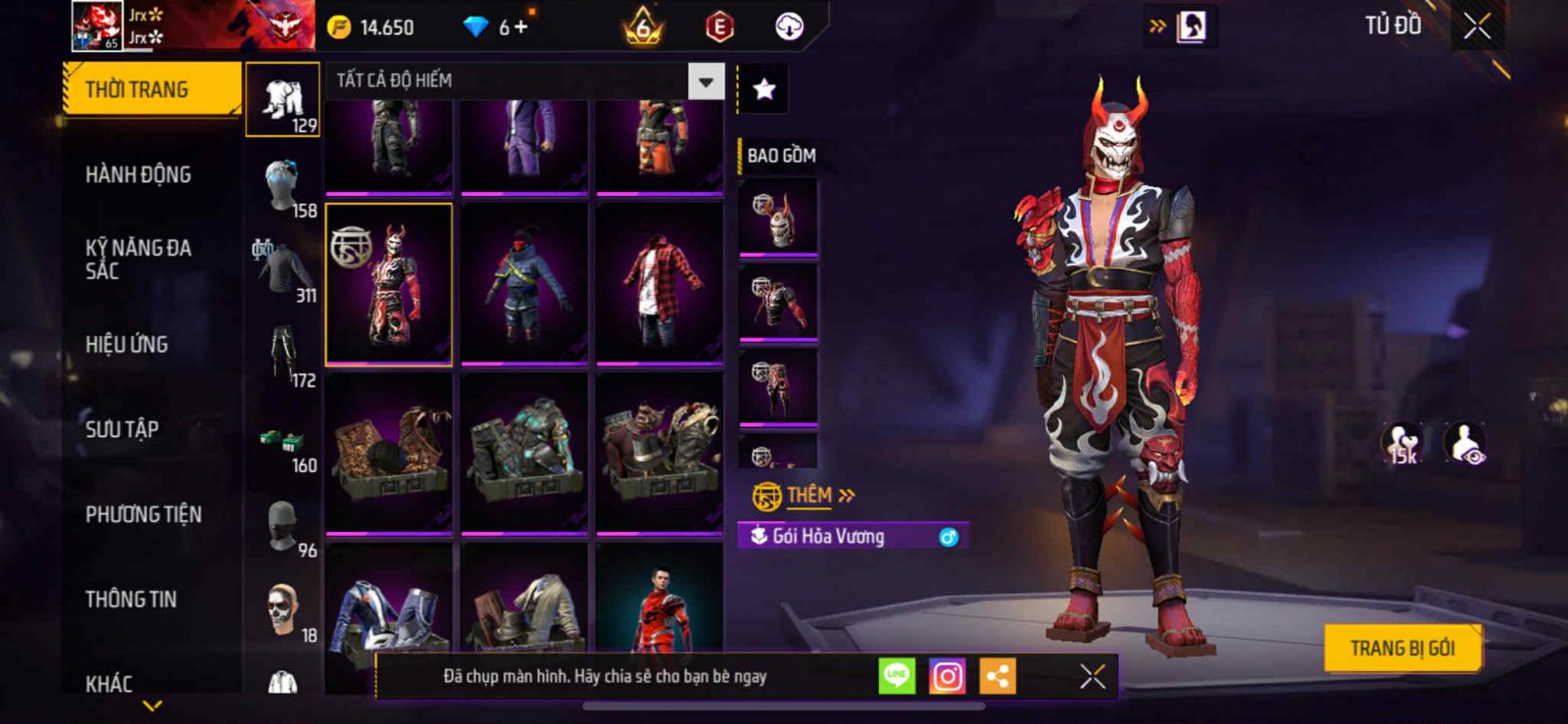Select the THÔNG TIN category
This screenshot has width=1568, height=724.
tap(130, 600)
